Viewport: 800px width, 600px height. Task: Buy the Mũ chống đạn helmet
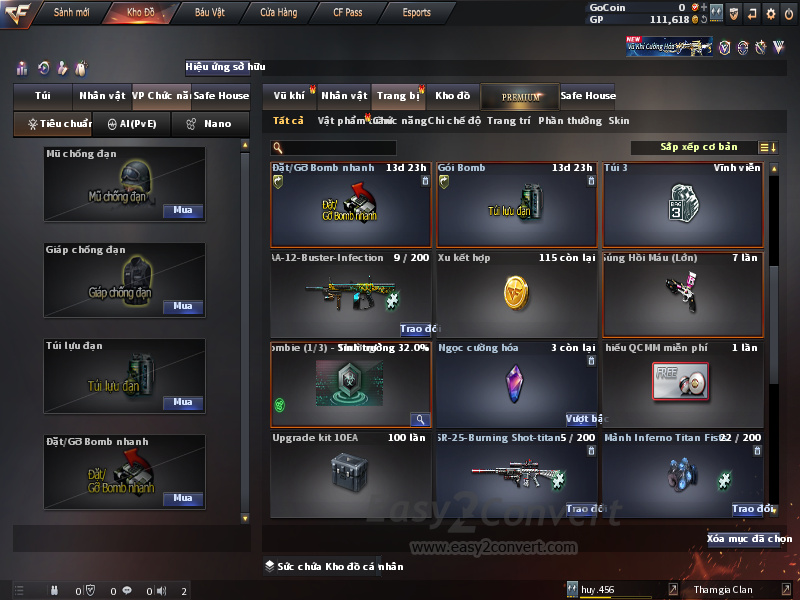point(182,211)
